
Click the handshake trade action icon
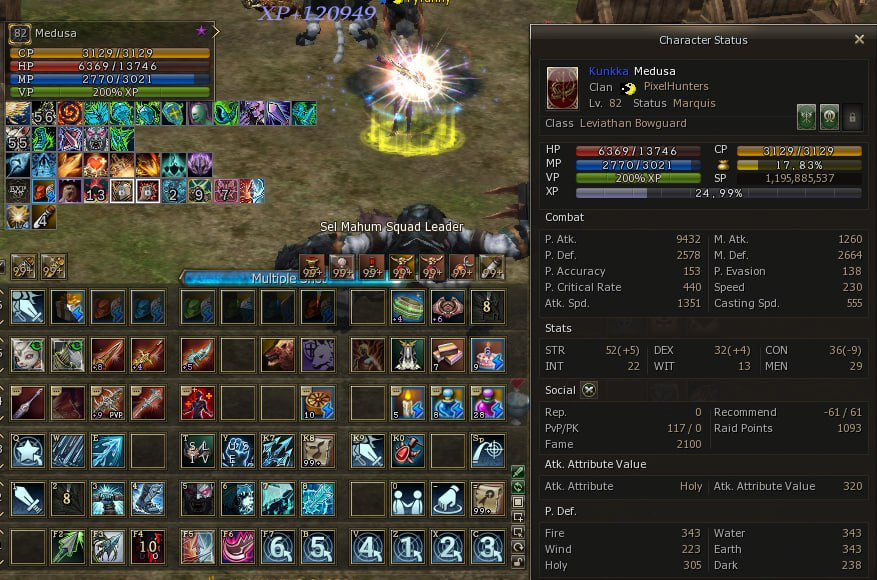tap(407, 499)
